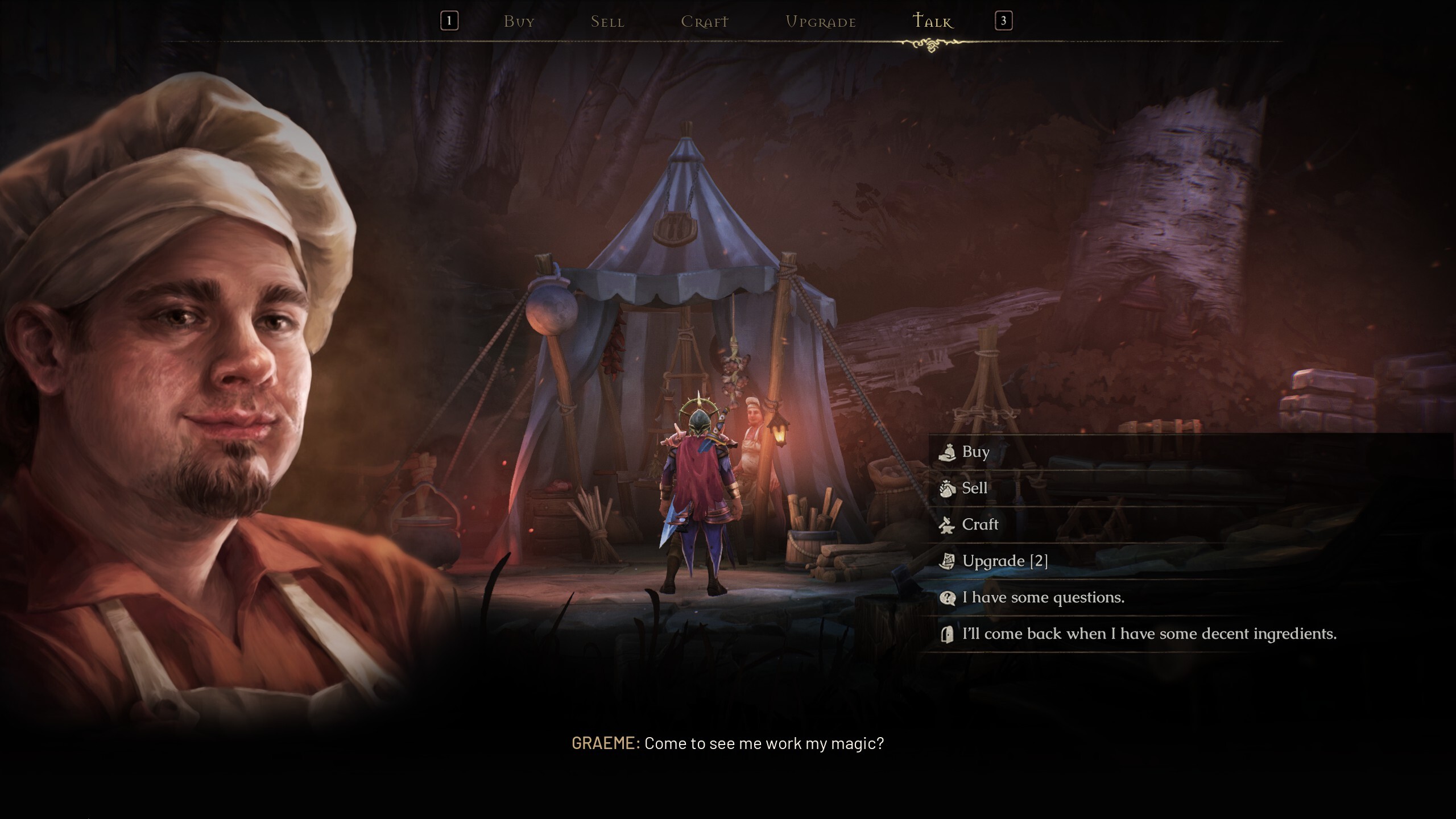This screenshot has width=1456, height=819.
Task: Ask Graeme "I have some questions."
Action: click(x=1043, y=598)
